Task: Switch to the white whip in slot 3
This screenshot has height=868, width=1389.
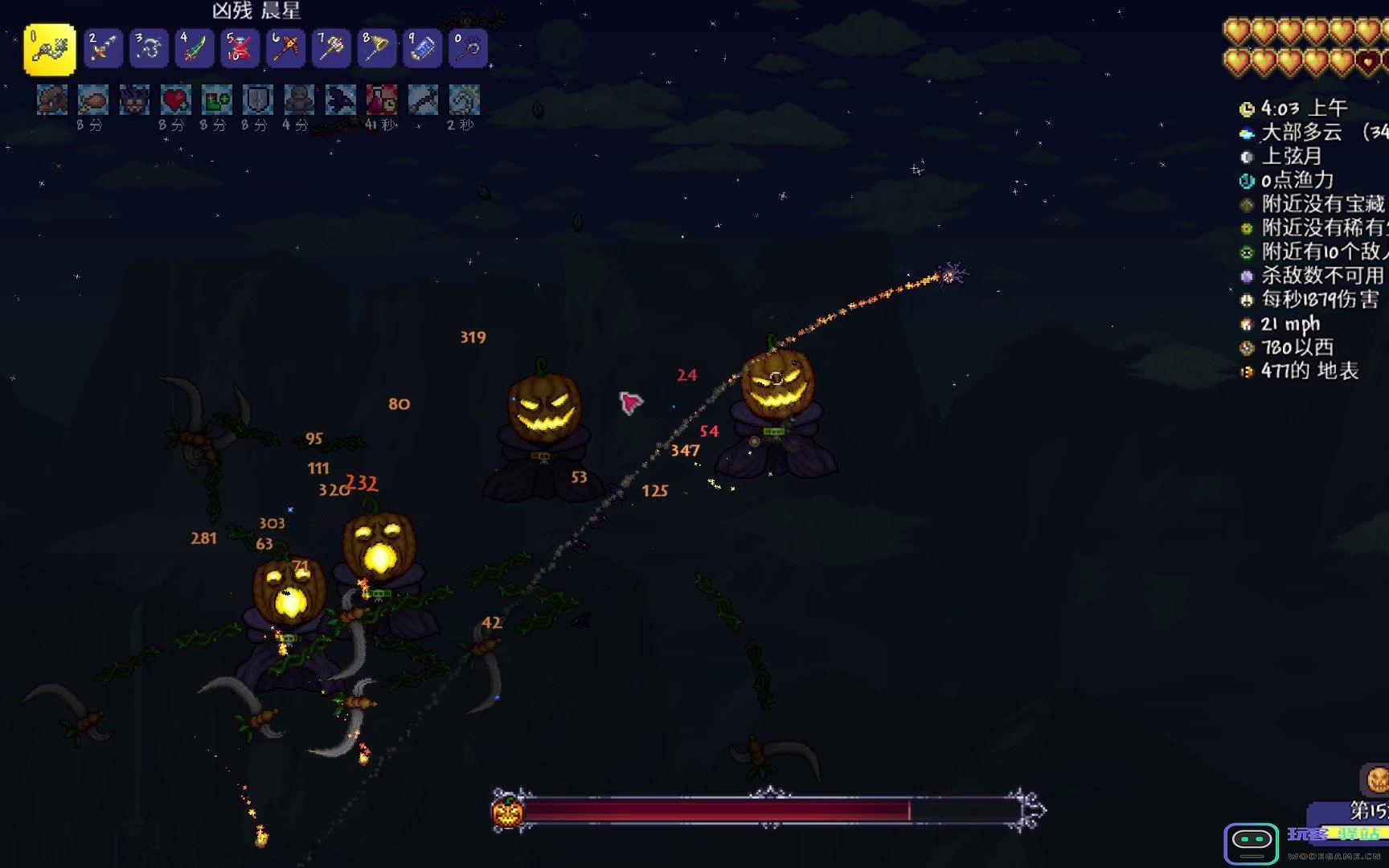Action: coord(149,49)
